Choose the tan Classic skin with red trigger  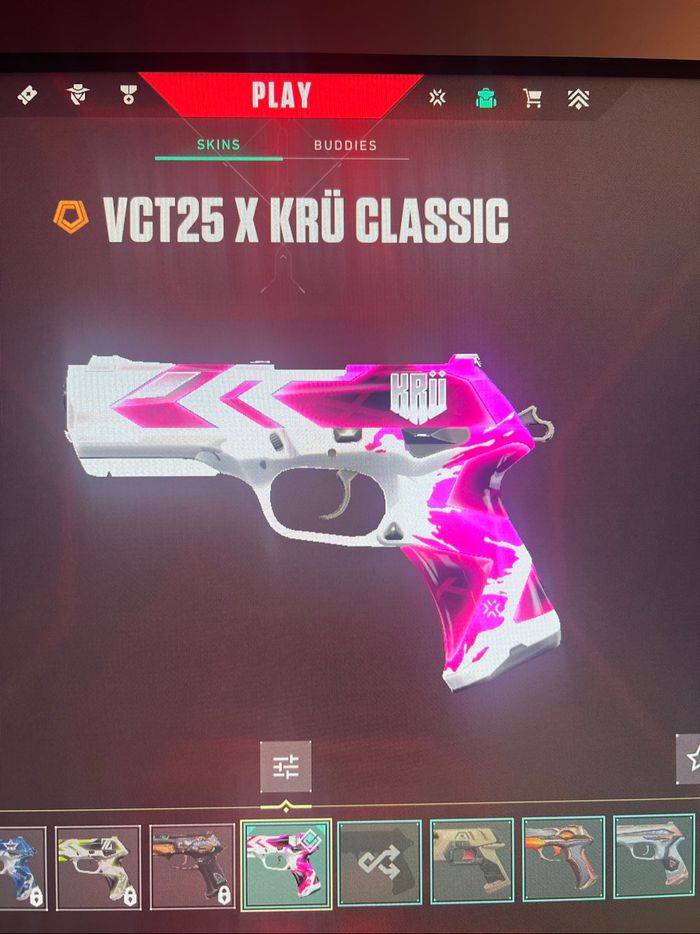click(472, 862)
